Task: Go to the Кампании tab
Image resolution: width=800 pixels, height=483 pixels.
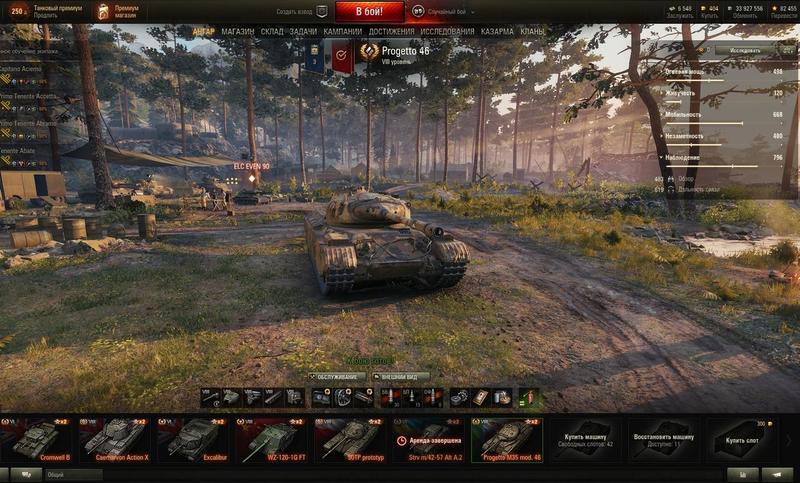Action: (x=342, y=32)
